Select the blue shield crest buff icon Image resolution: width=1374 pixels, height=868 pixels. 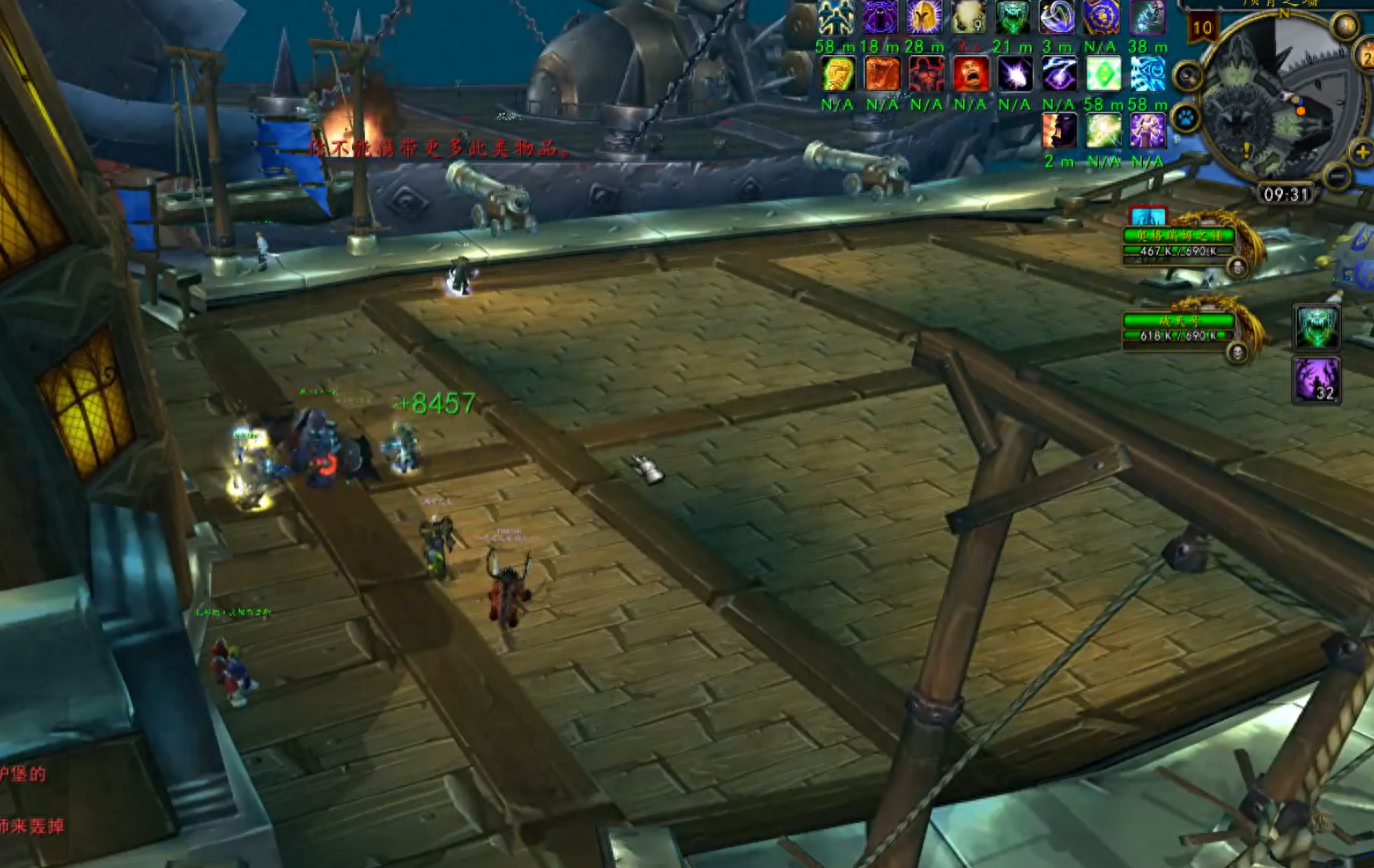coord(1103,17)
